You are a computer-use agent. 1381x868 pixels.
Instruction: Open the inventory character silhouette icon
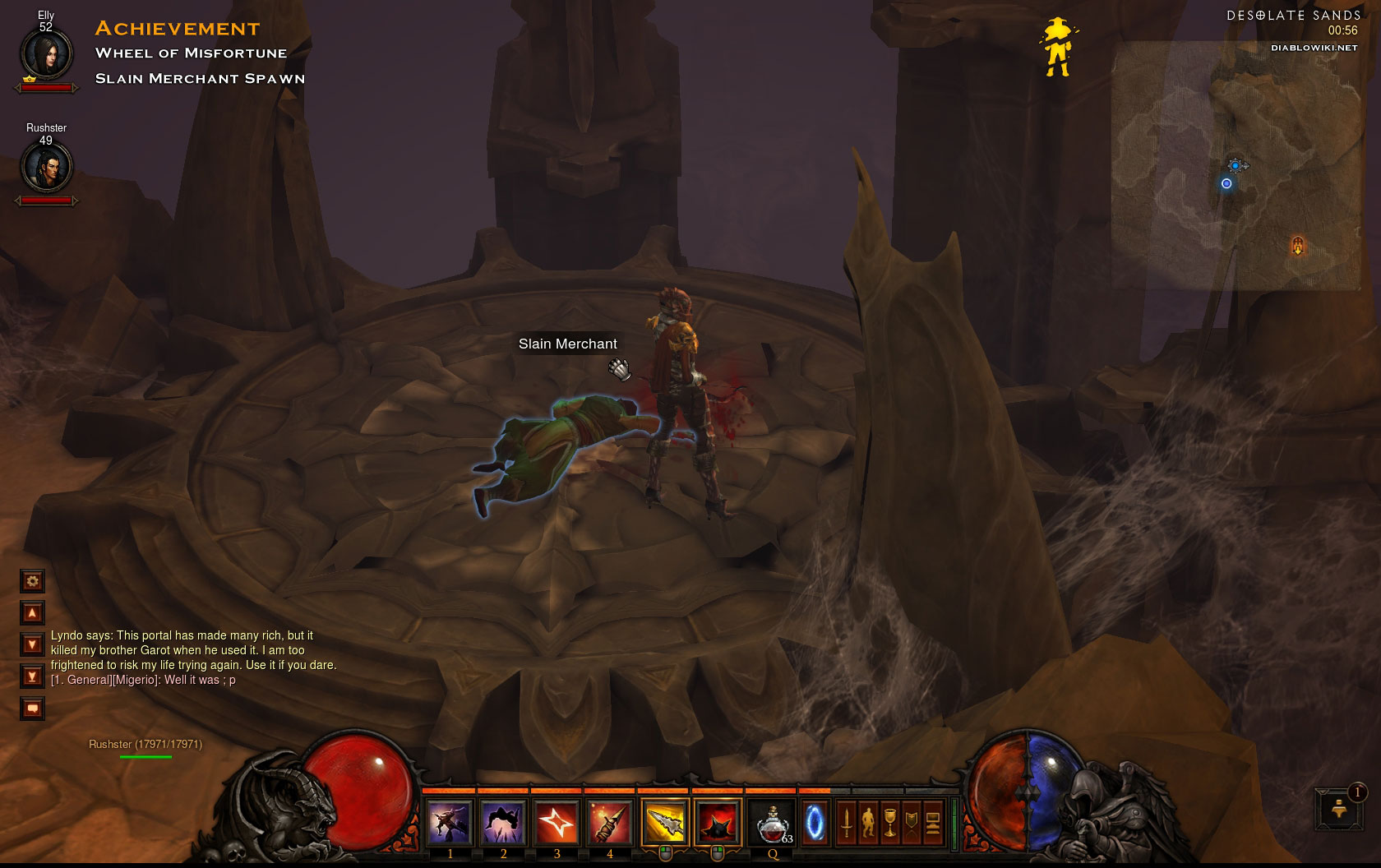click(x=868, y=823)
